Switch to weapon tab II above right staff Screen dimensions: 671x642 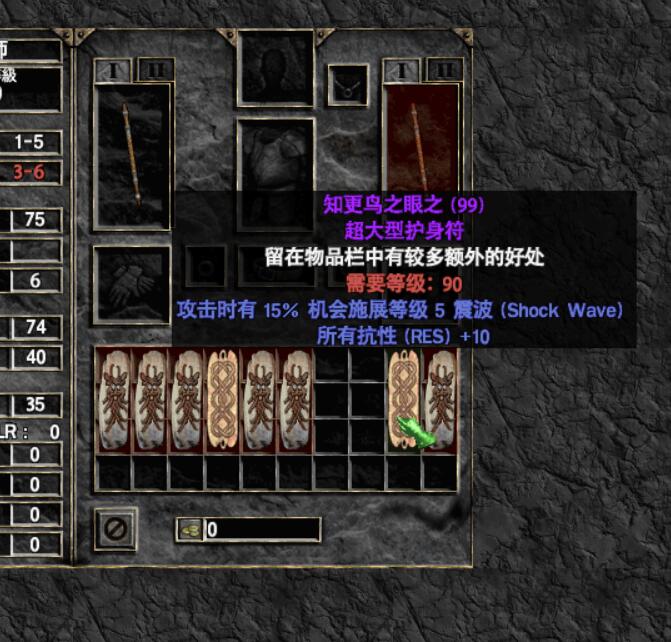coord(444,70)
